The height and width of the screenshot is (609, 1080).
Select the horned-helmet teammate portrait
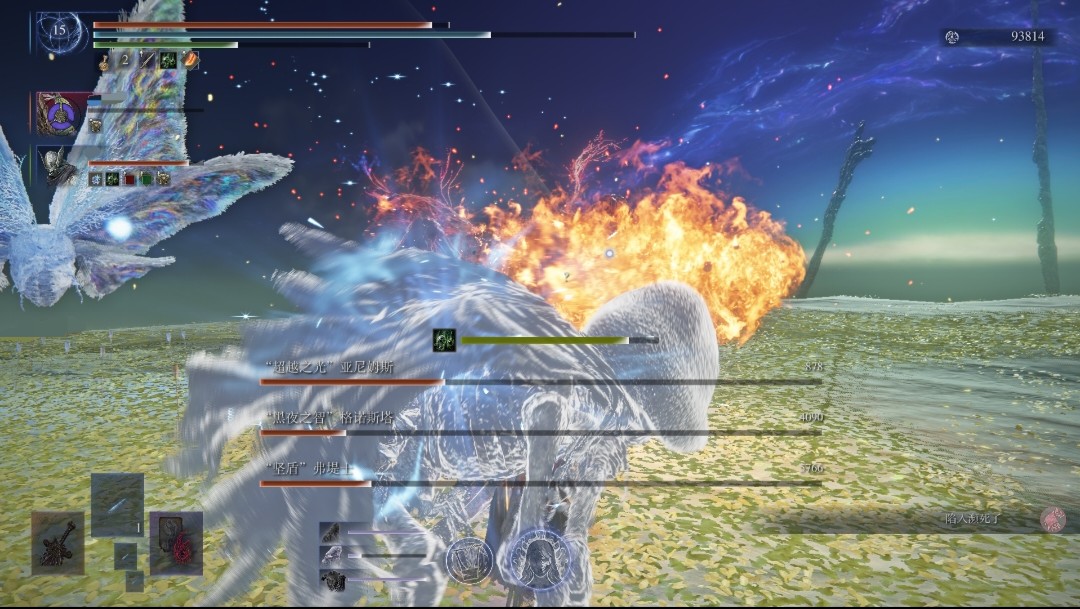click(x=56, y=165)
